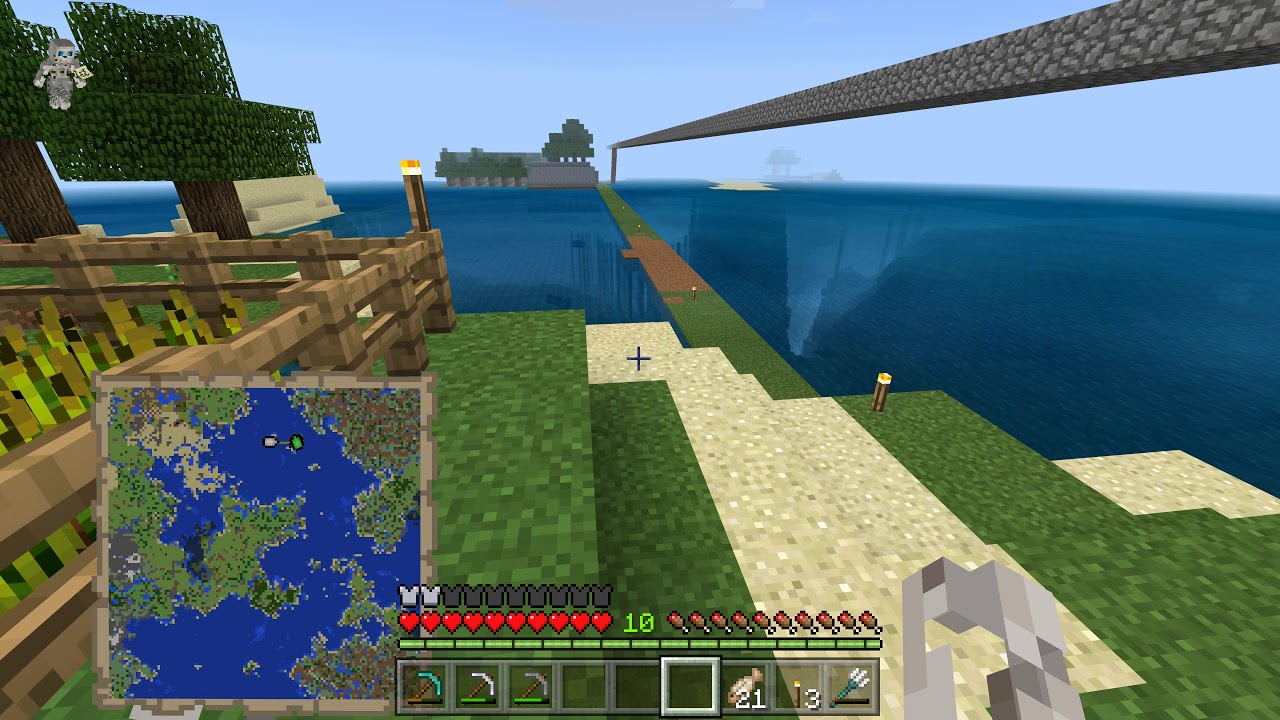Select the torch slot in the hotbar
The height and width of the screenshot is (720, 1280).
point(799,686)
